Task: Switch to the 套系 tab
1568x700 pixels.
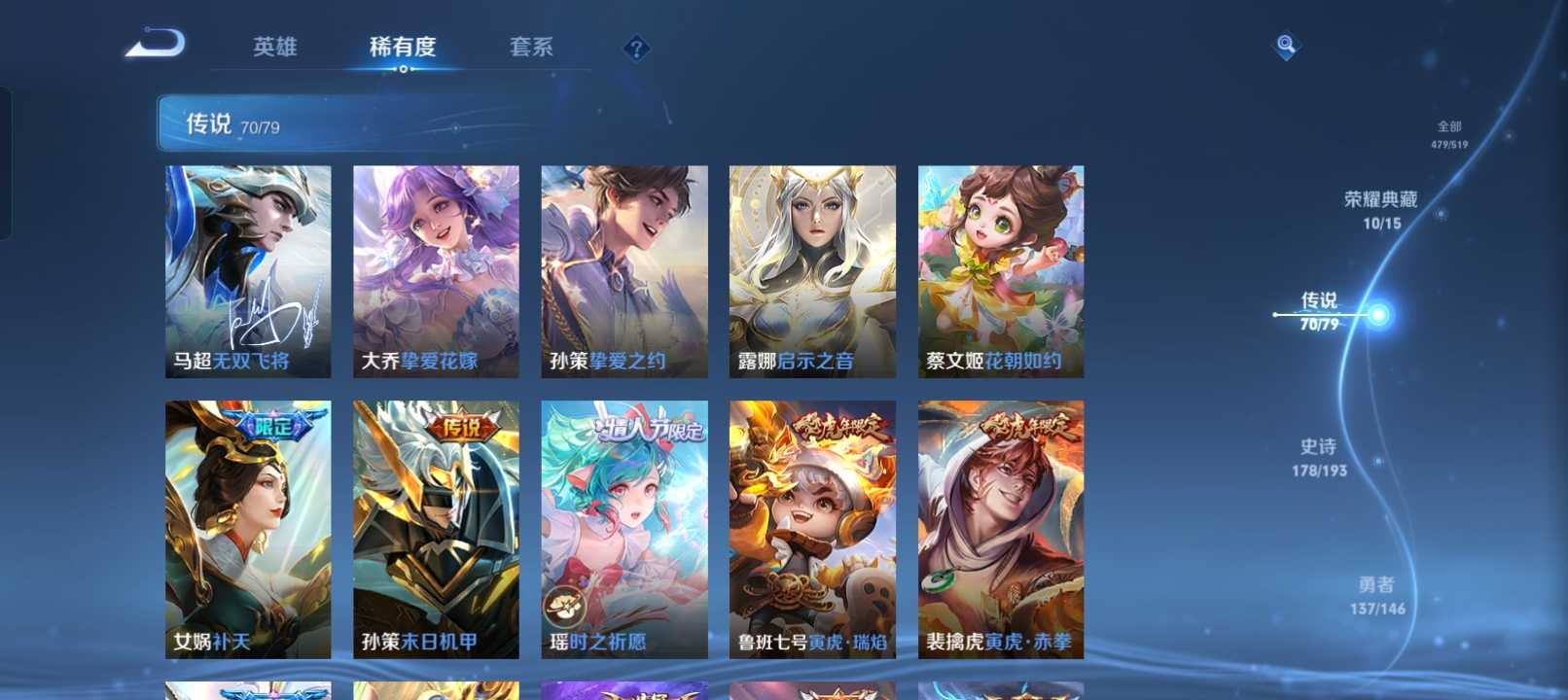Action: [x=531, y=46]
